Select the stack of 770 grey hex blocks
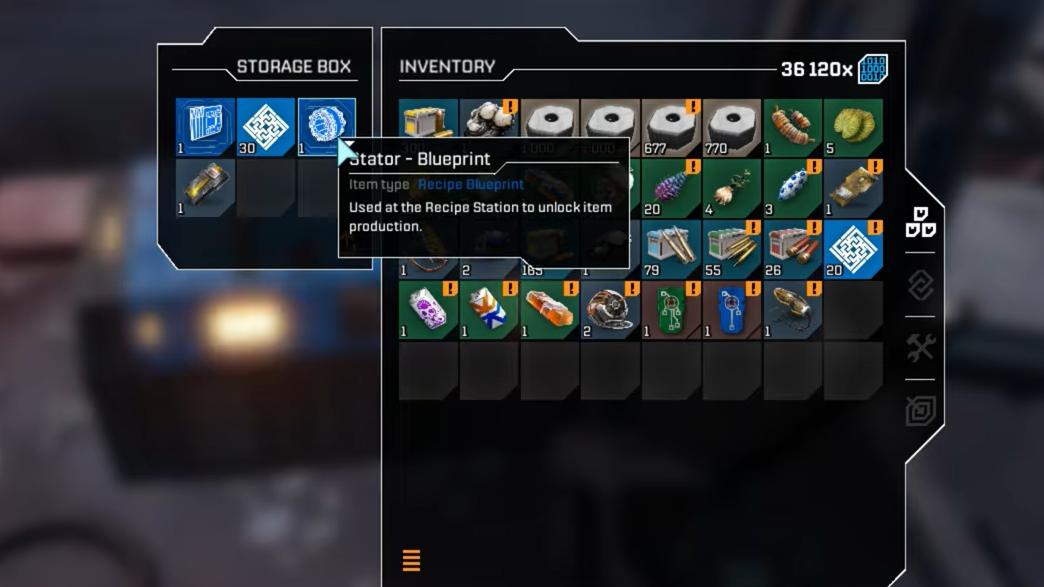Image resolution: width=1044 pixels, height=587 pixels. (732, 127)
